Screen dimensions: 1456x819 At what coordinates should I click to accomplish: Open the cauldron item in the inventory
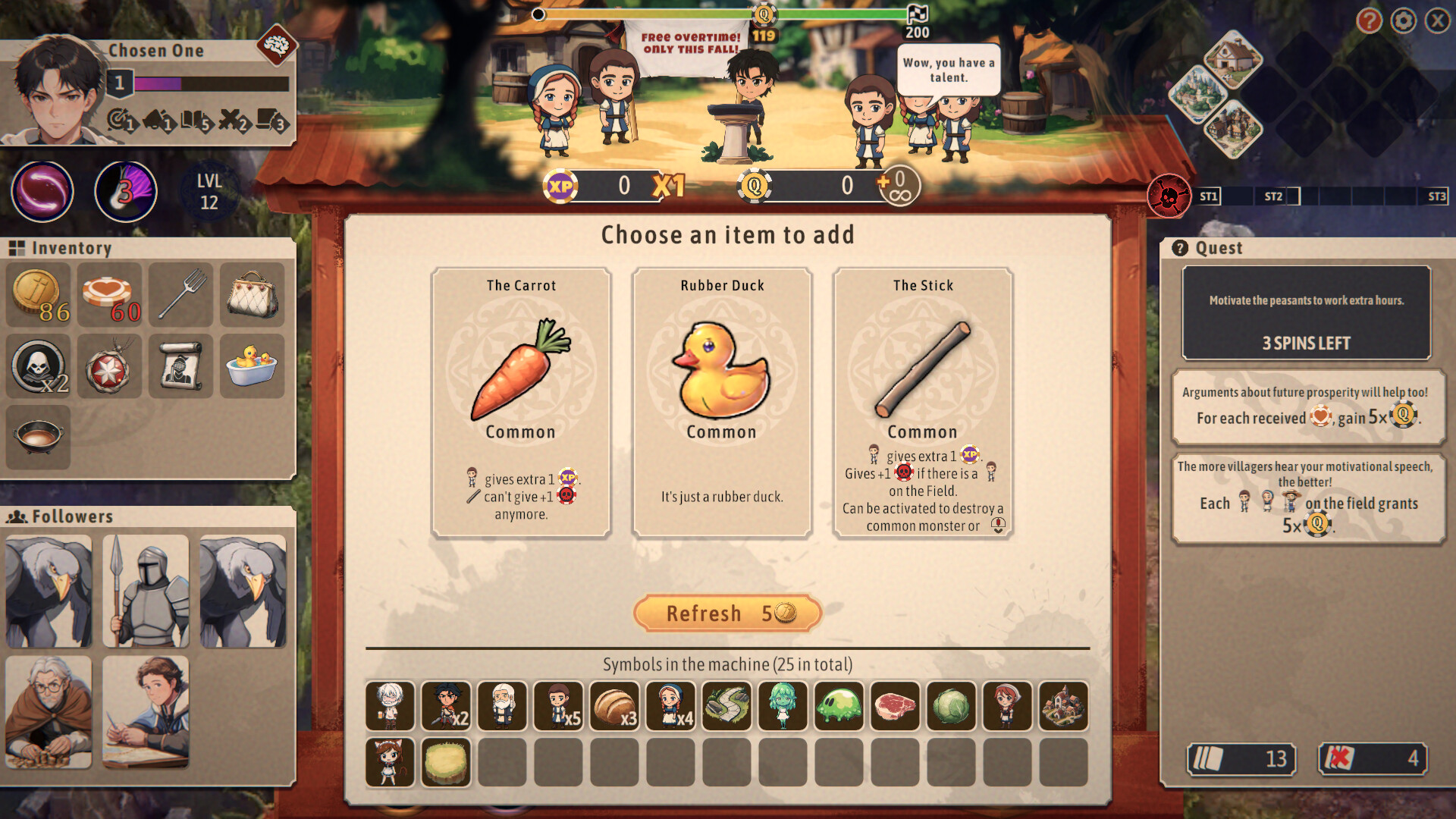(39, 438)
